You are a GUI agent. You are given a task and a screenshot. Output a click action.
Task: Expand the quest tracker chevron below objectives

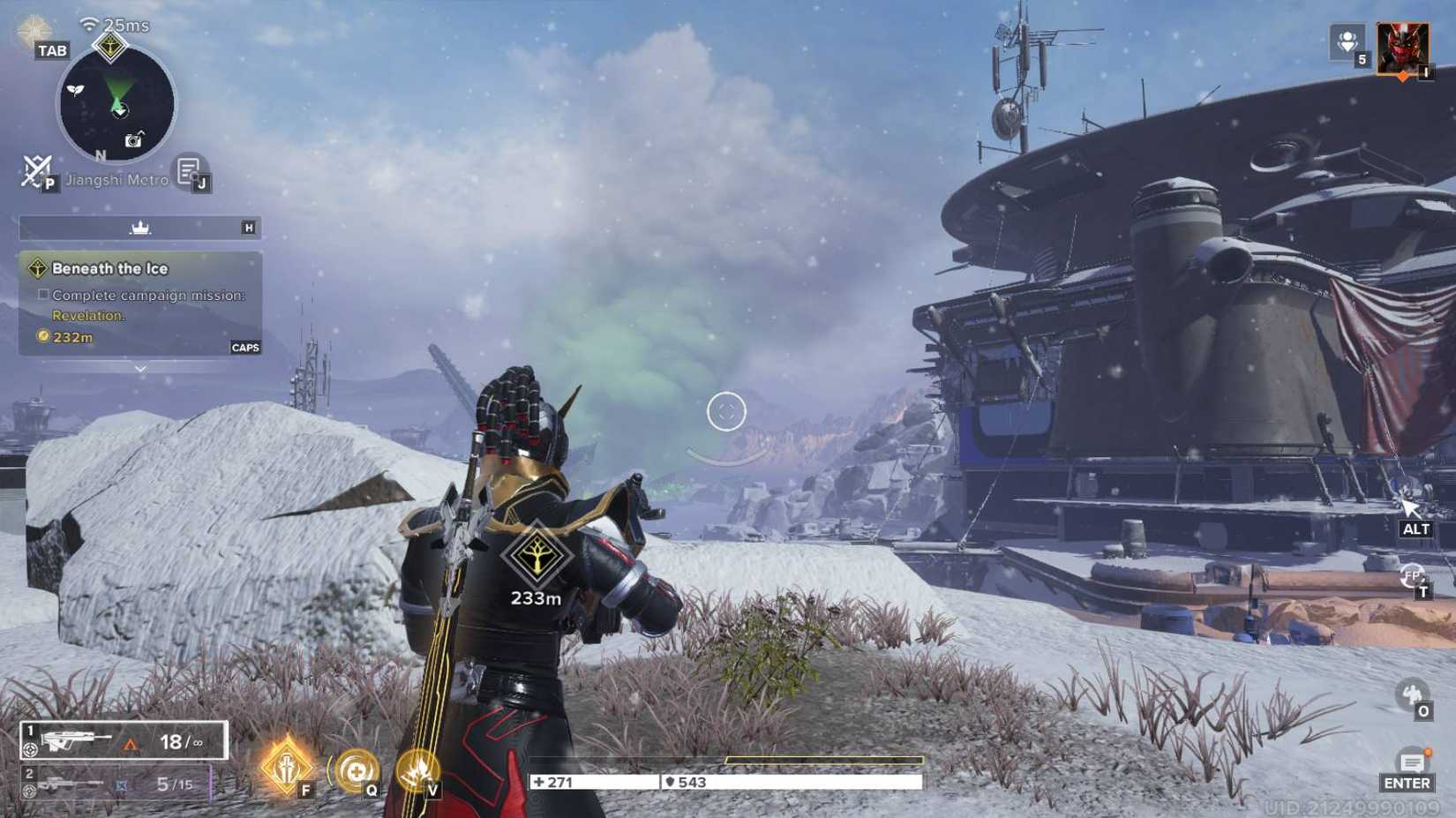tap(140, 366)
